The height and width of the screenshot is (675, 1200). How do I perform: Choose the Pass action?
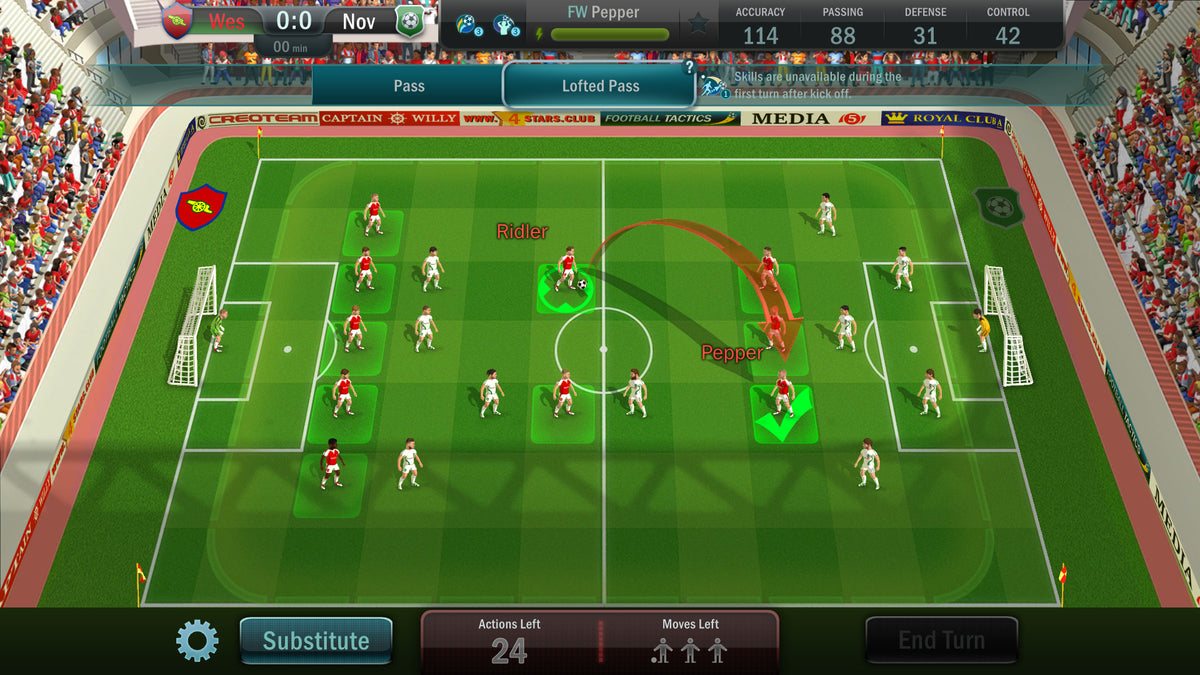tap(408, 86)
